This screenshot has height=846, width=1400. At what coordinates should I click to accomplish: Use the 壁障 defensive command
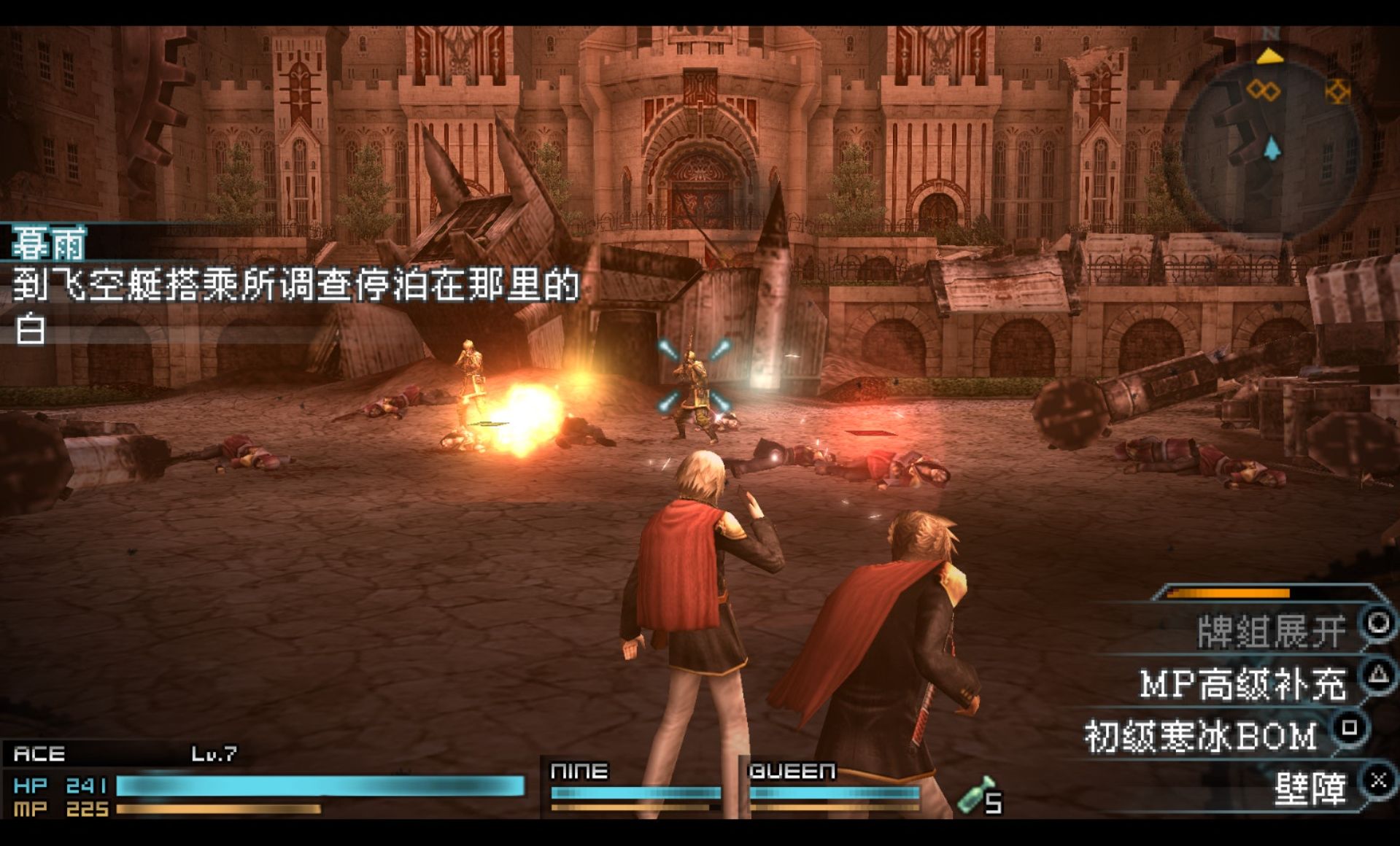coord(1310,788)
